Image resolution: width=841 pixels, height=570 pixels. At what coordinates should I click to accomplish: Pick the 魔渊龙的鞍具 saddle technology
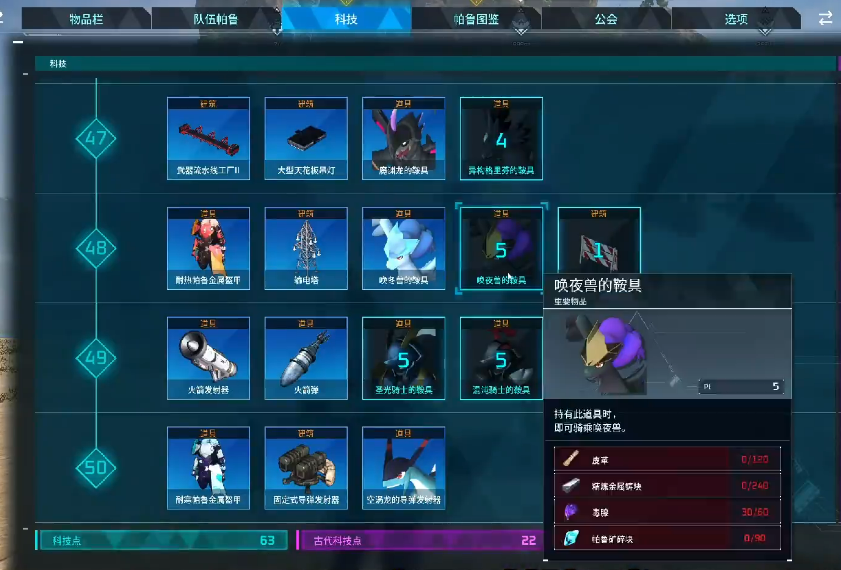(403, 138)
